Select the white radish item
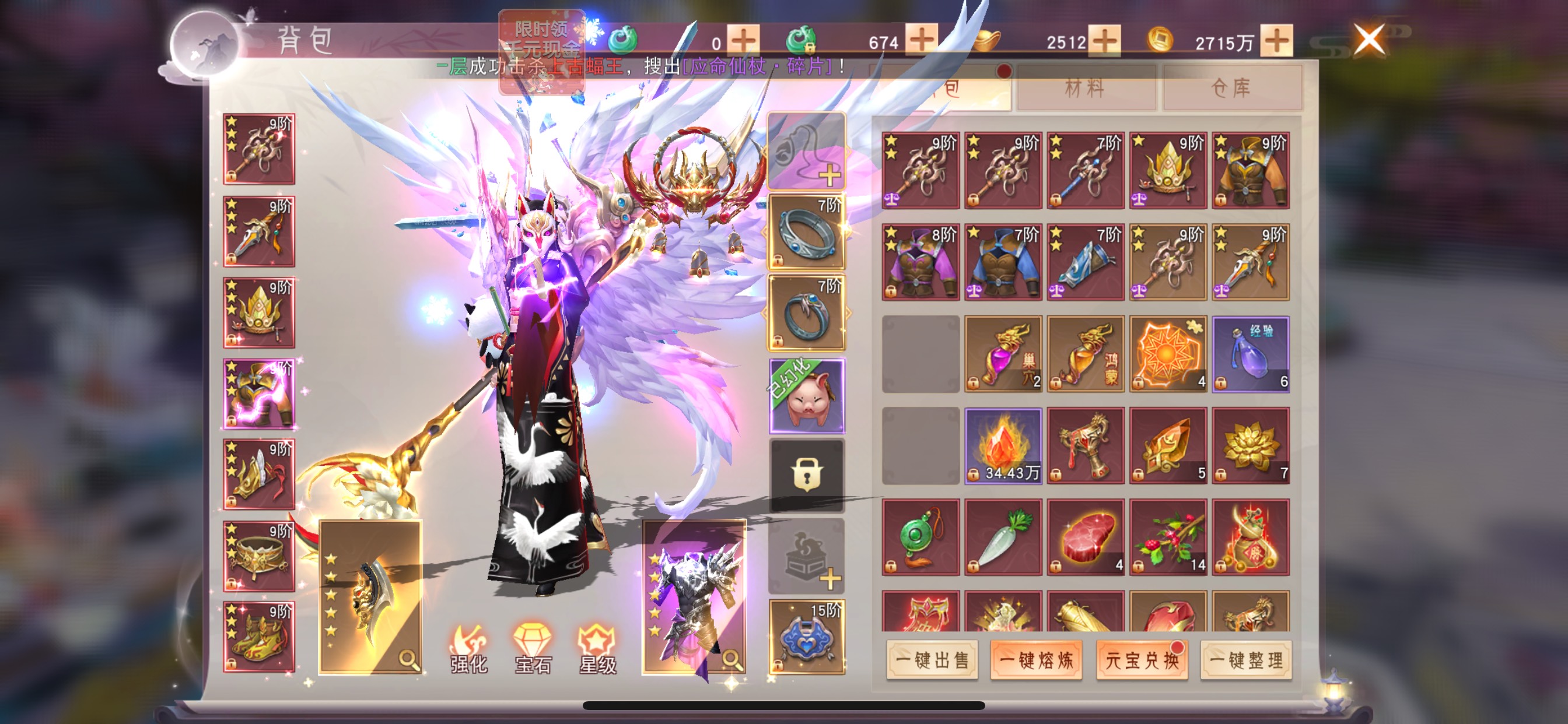The width and height of the screenshot is (1568, 724). [1003, 537]
